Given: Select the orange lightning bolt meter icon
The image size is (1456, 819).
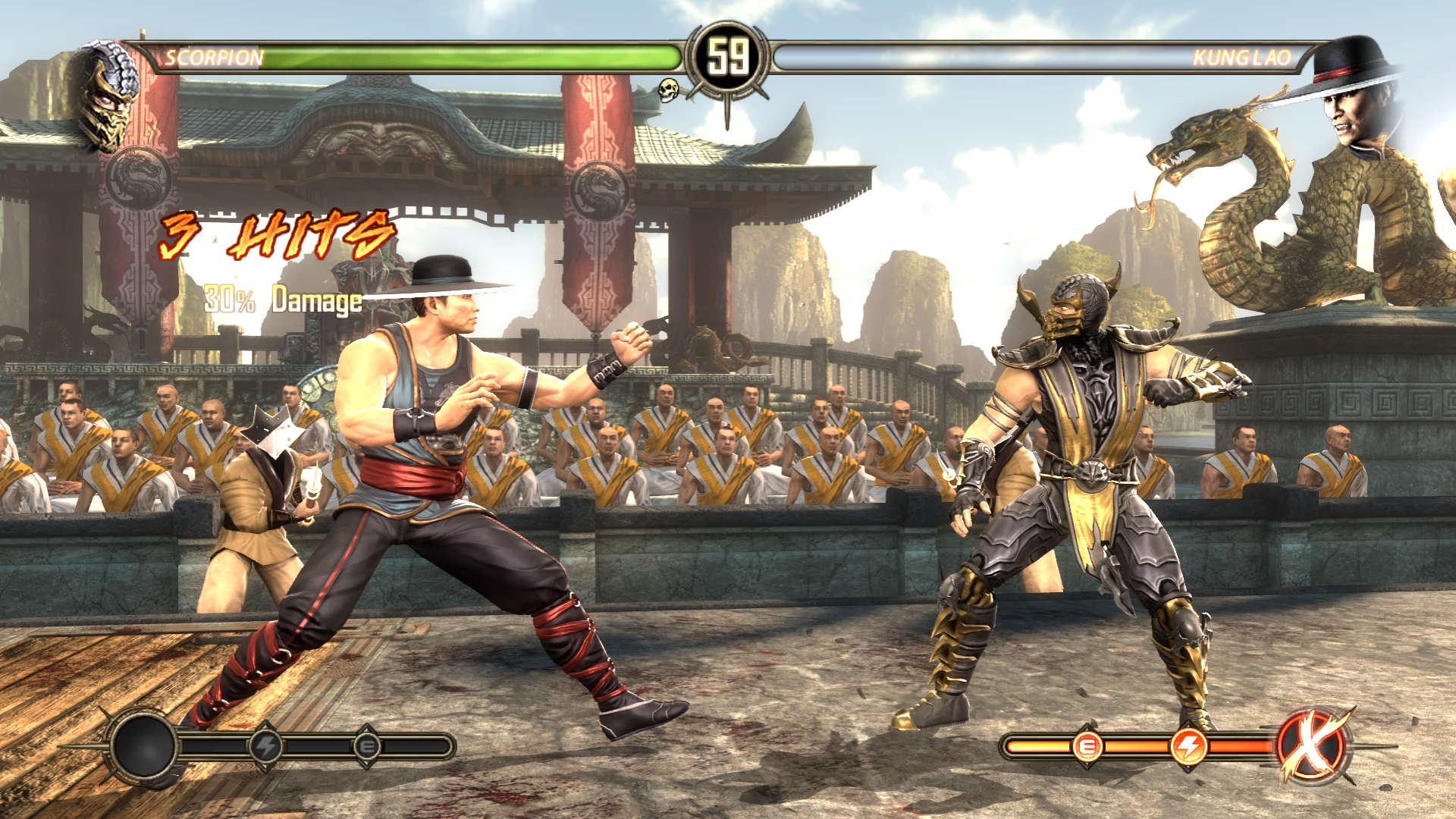Looking at the screenshot, I should pyautogui.click(x=1188, y=747).
